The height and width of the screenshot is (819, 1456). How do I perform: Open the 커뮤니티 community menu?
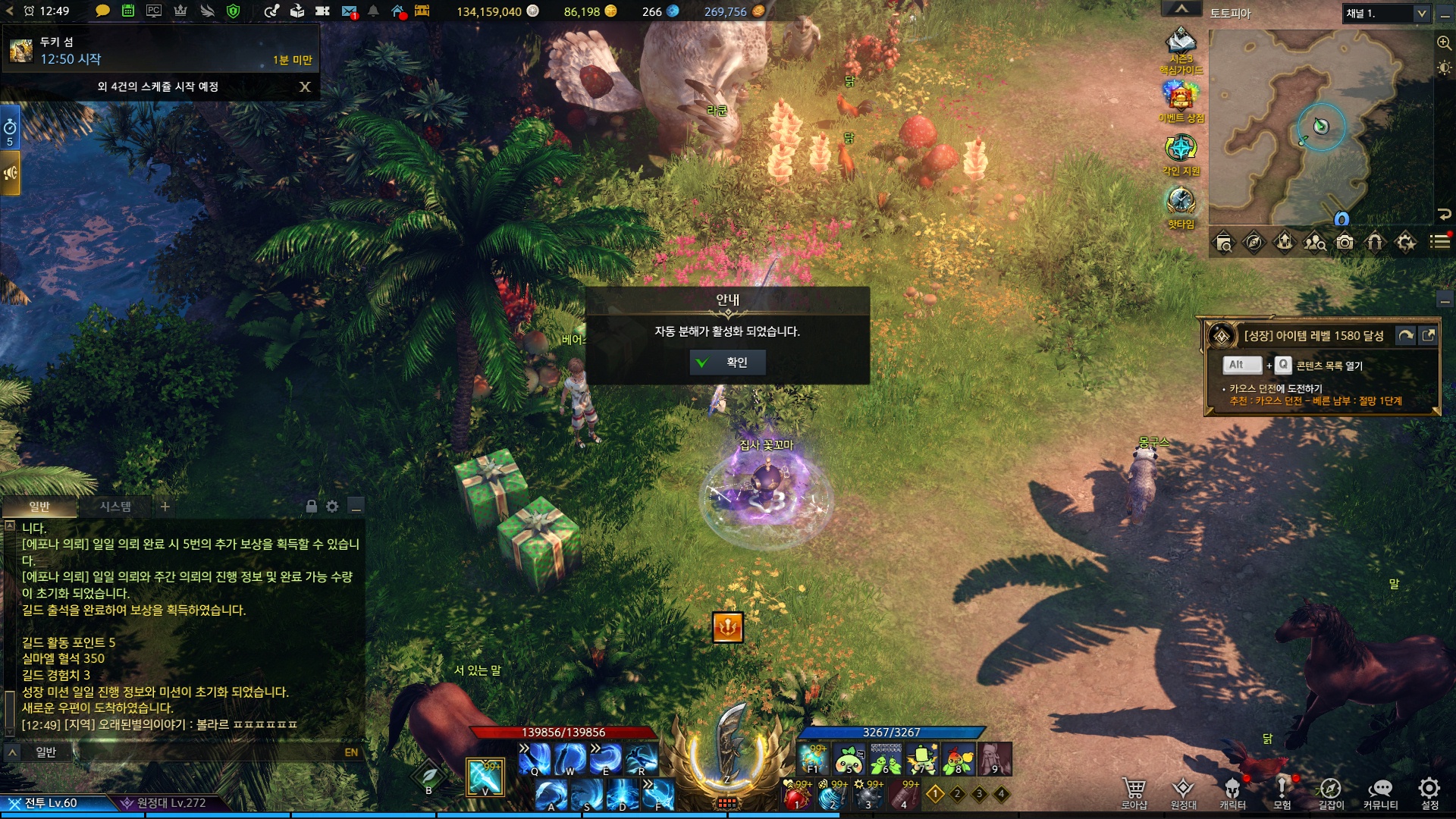[1380, 792]
